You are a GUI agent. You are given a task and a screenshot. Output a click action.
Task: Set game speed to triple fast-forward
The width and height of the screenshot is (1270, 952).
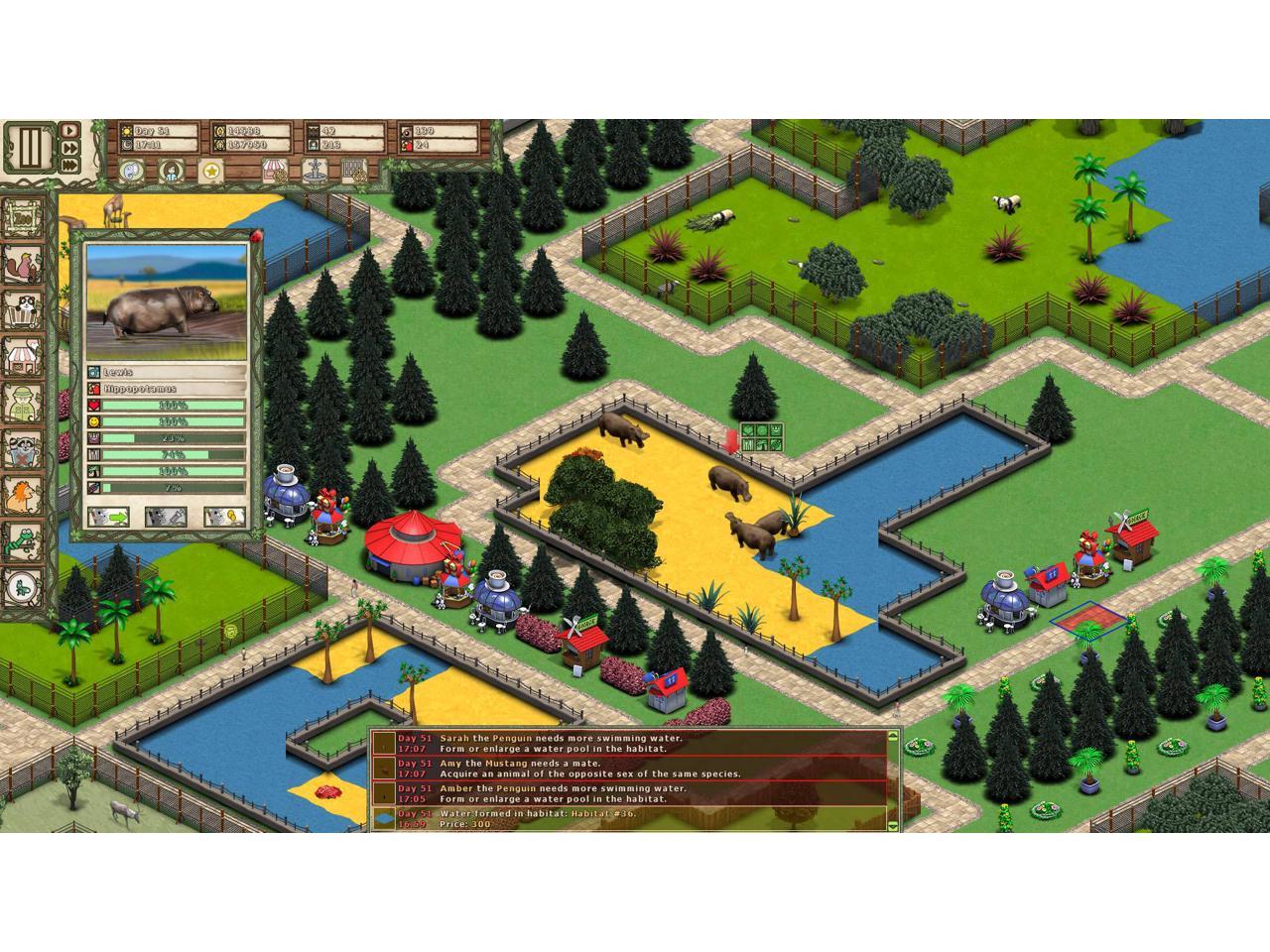point(70,166)
